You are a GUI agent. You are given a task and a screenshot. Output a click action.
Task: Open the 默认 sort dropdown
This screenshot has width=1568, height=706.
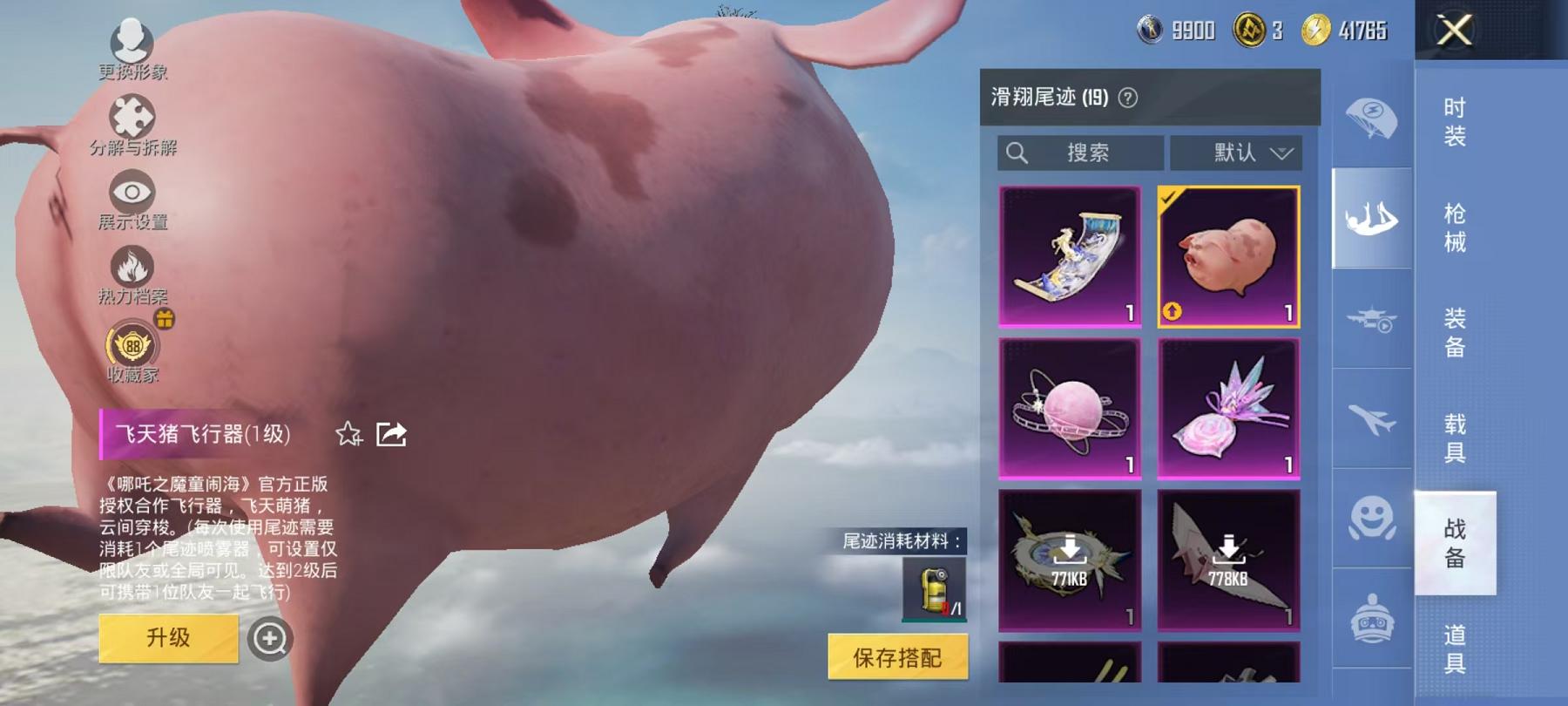click(x=1235, y=153)
